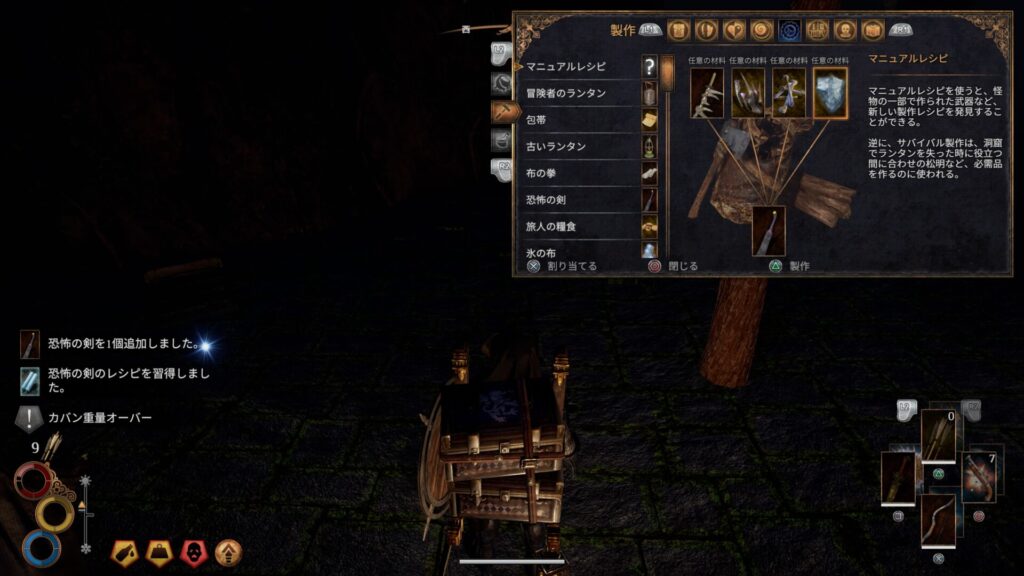Select the quick slot card showing 7

point(980,478)
